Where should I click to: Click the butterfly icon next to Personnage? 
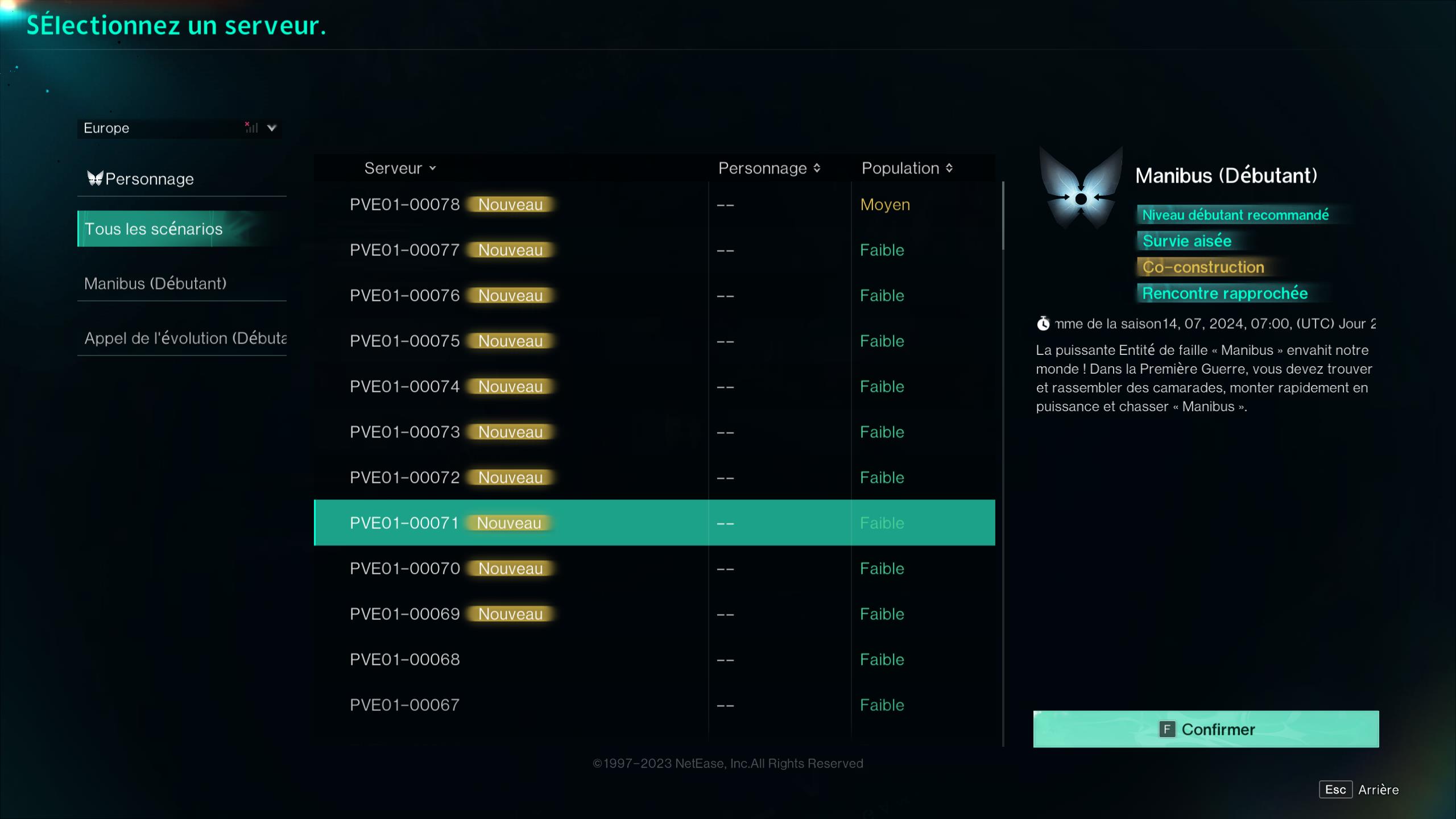96,178
